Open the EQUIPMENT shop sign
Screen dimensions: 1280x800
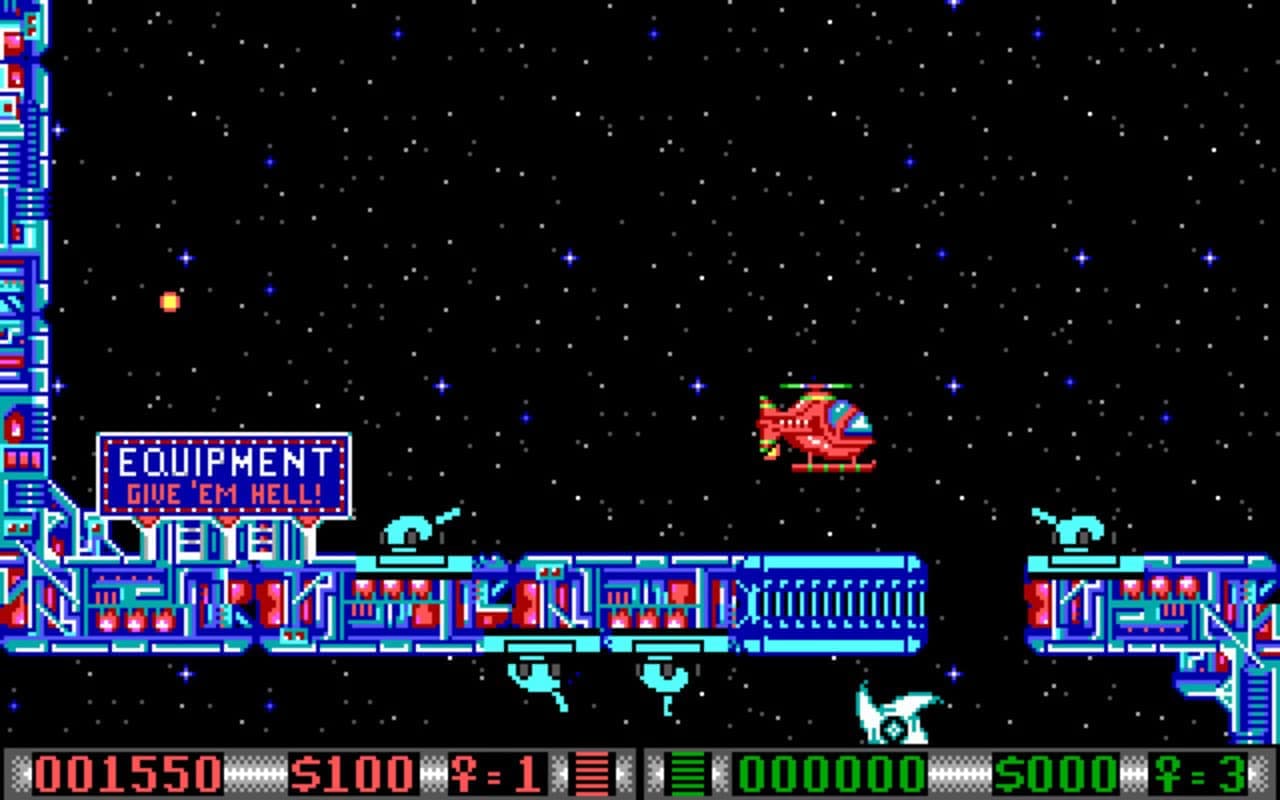coord(225,458)
